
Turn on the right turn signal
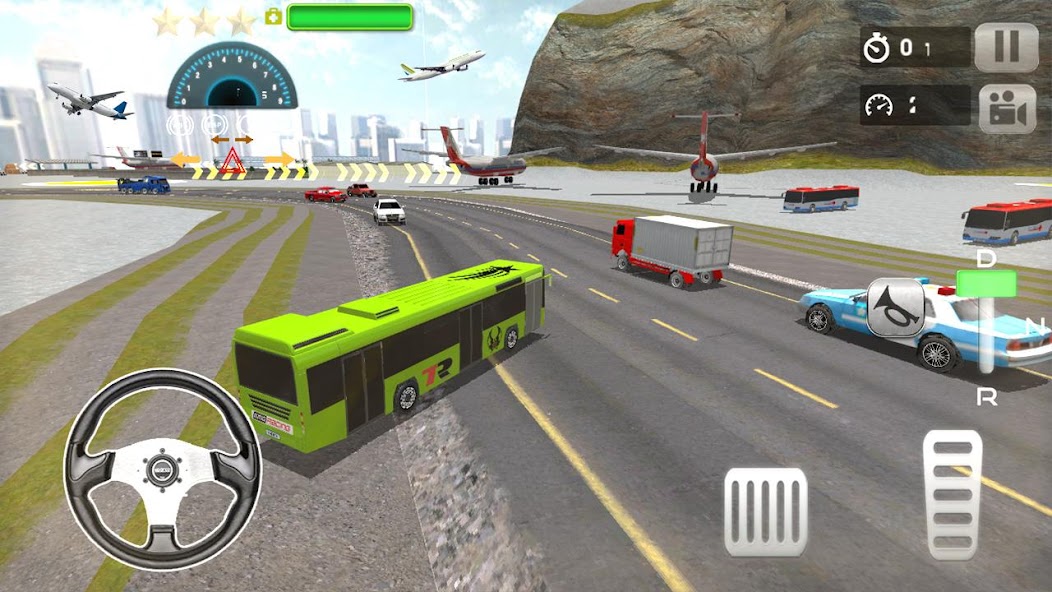coord(279,159)
